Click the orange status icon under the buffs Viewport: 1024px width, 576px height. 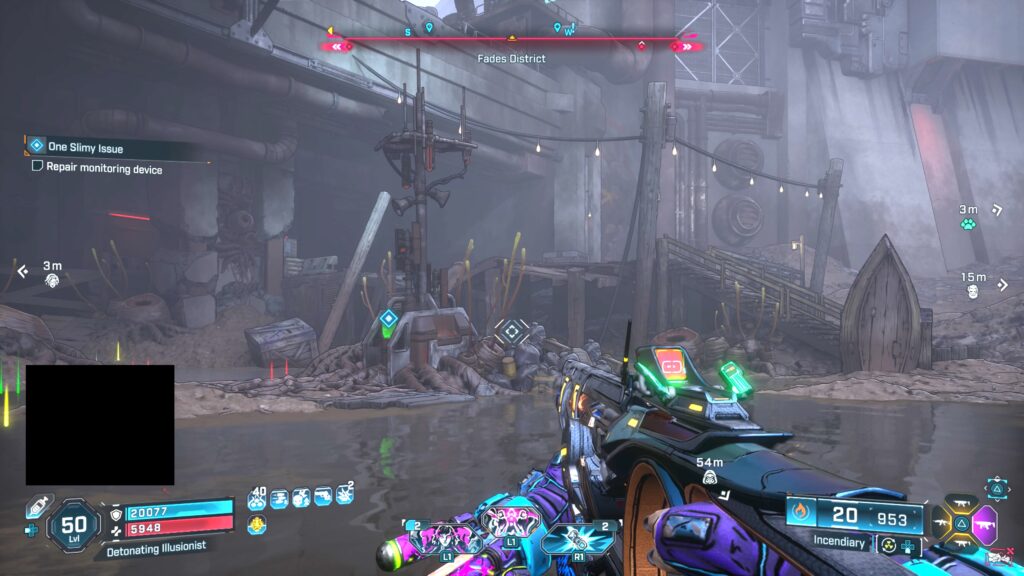pos(257,525)
